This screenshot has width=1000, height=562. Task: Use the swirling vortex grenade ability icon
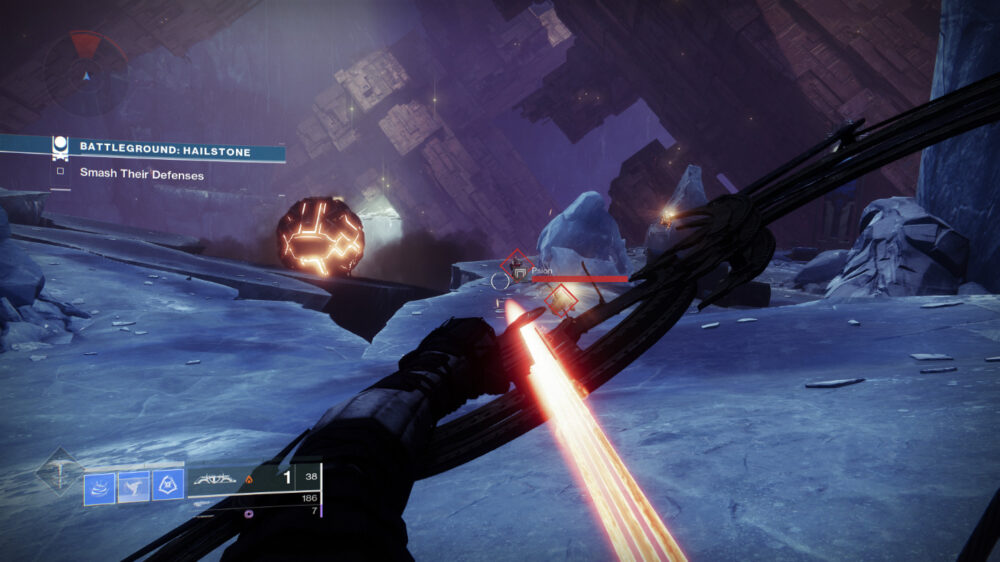[100, 487]
